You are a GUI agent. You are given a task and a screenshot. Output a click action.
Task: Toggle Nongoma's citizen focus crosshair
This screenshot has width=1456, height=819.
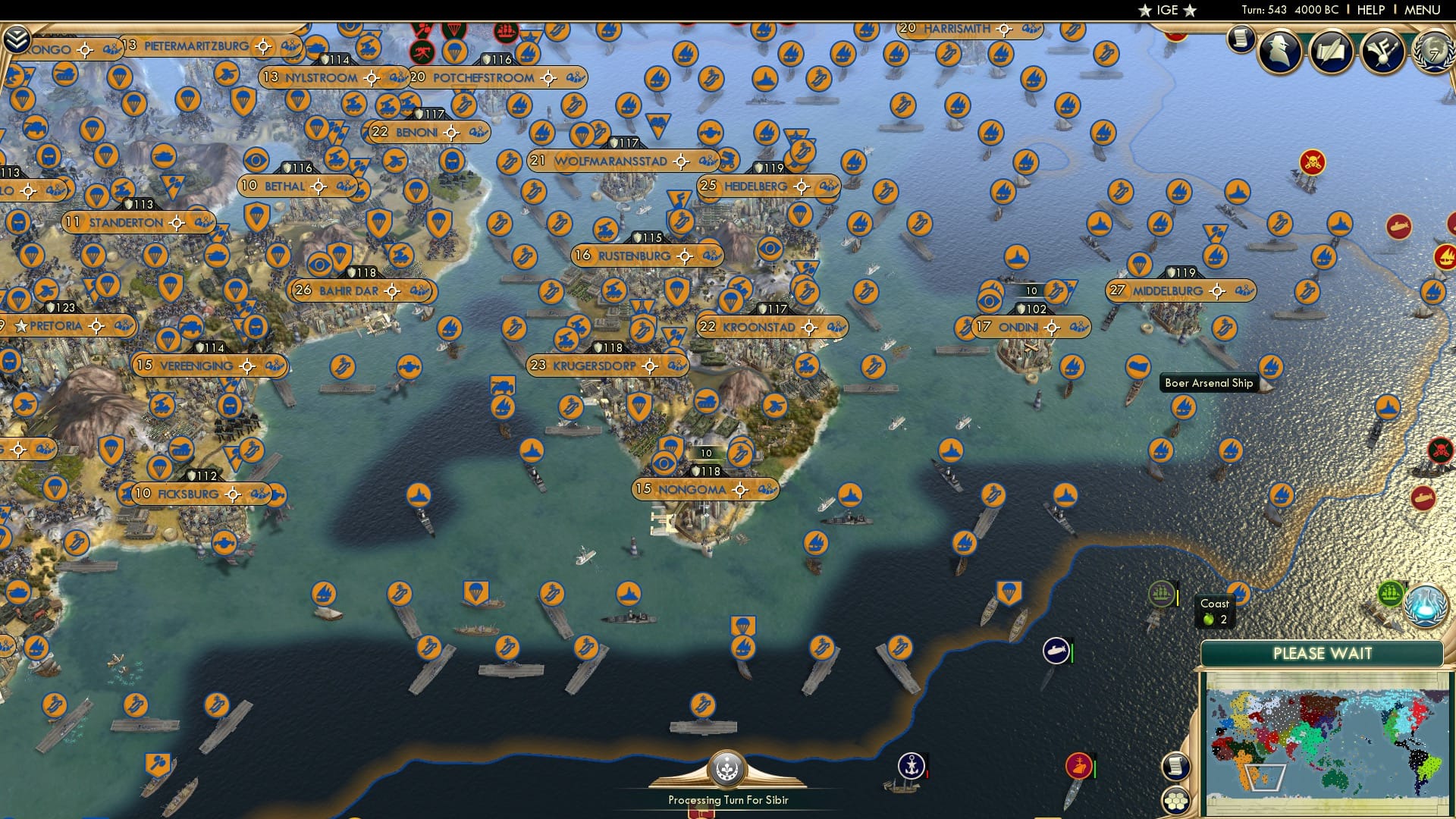(x=739, y=490)
